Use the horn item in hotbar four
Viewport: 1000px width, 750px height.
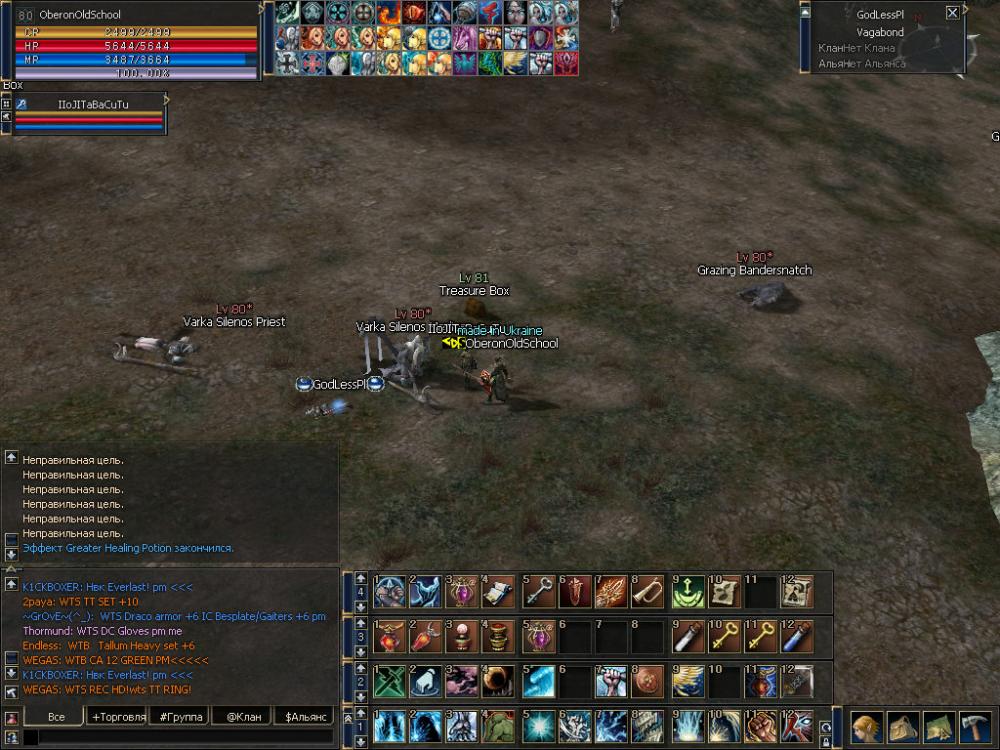(x=648, y=592)
